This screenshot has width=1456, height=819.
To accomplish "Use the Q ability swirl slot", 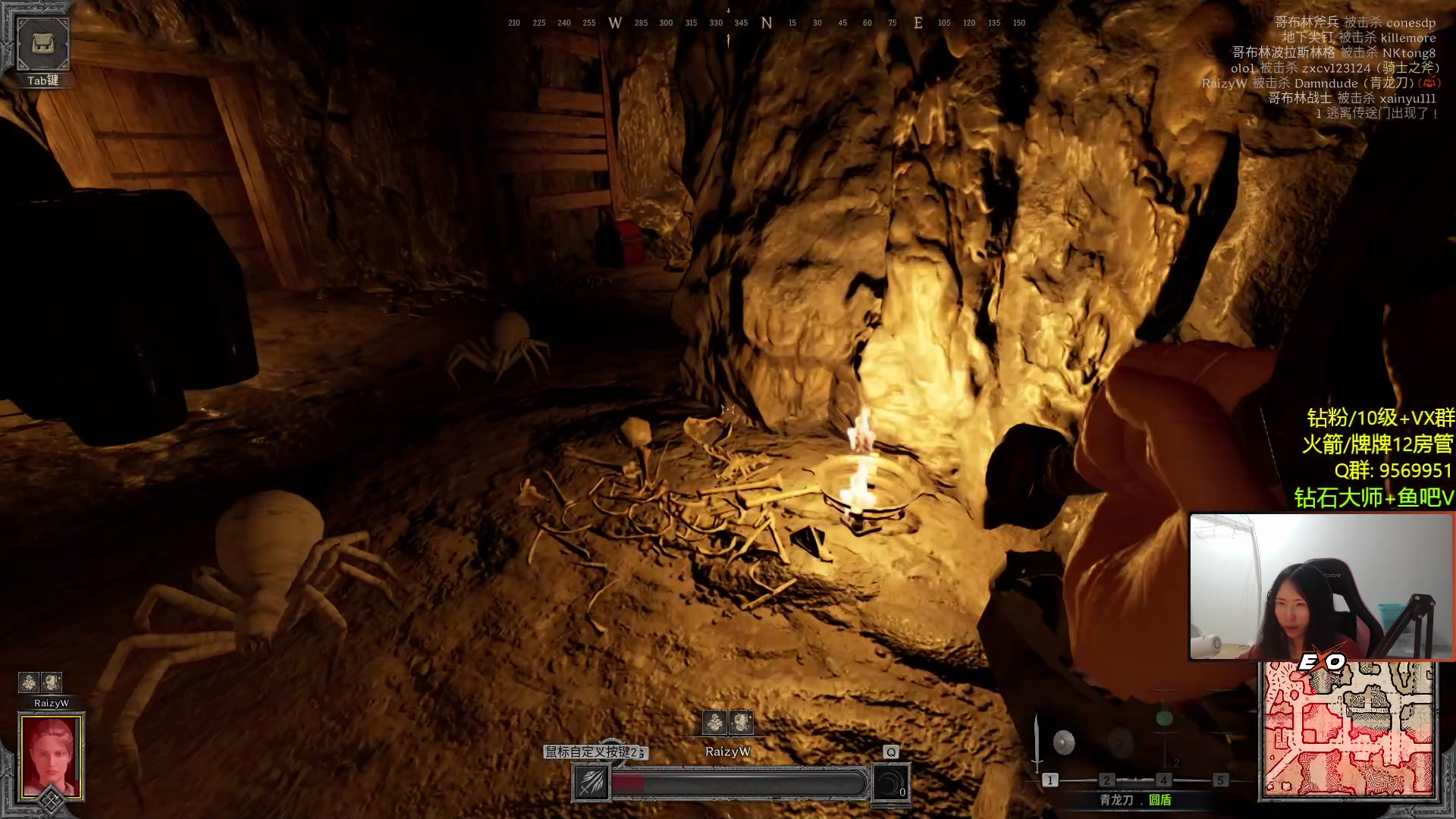I will pos(890,783).
